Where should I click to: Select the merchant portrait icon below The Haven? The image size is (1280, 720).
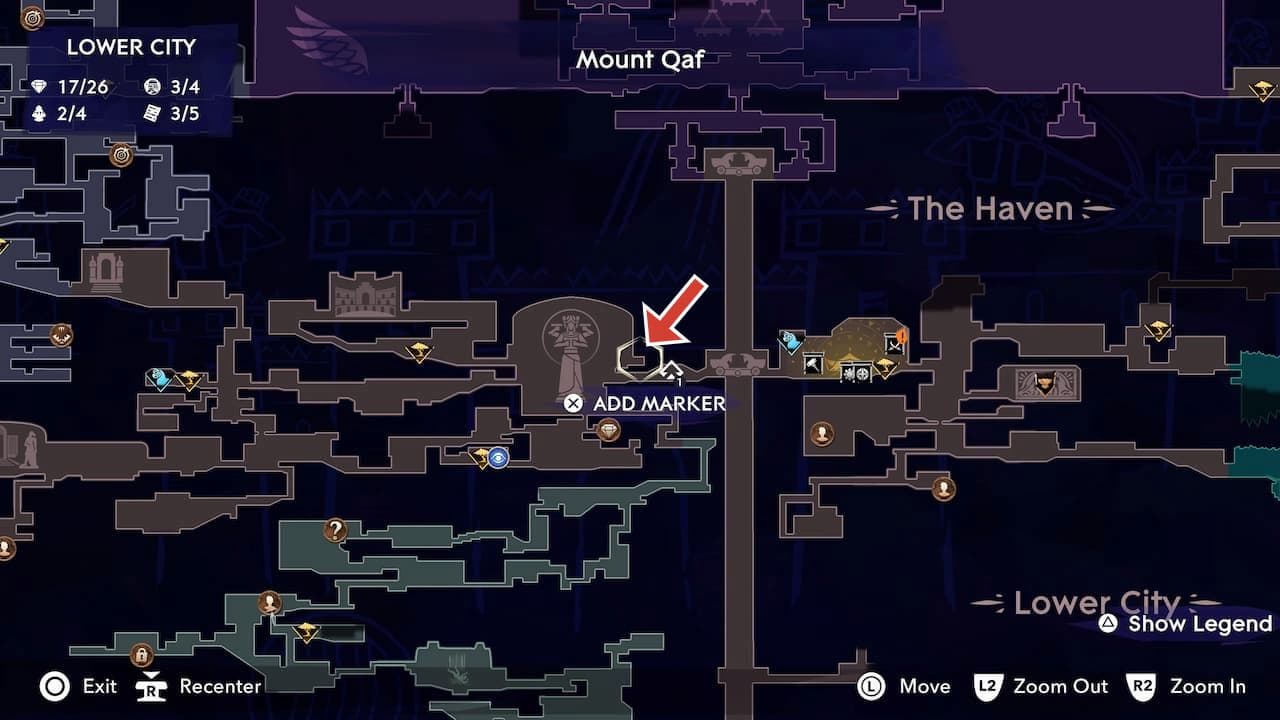[823, 436]
